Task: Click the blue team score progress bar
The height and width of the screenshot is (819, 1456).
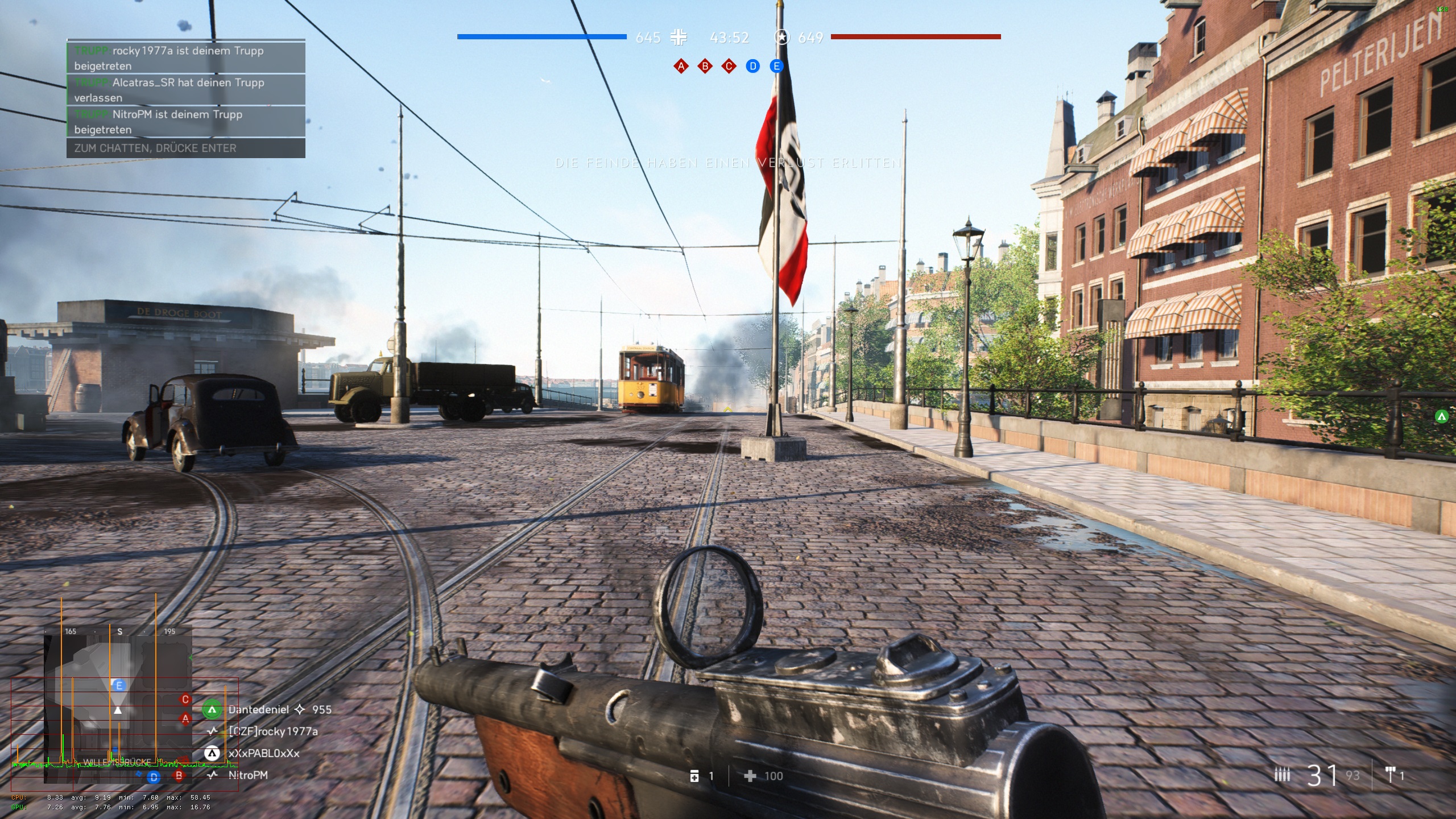Action: pyautogui.click(x=542, y=37)
